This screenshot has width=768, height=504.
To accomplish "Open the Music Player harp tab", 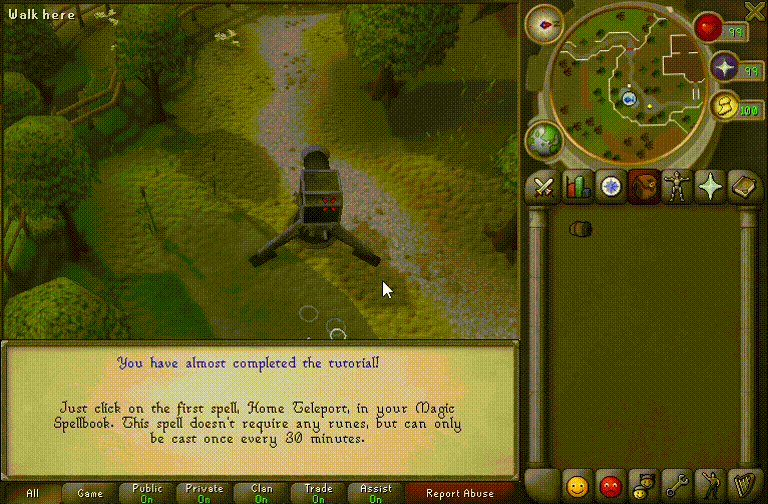I will tap(743, 487).
